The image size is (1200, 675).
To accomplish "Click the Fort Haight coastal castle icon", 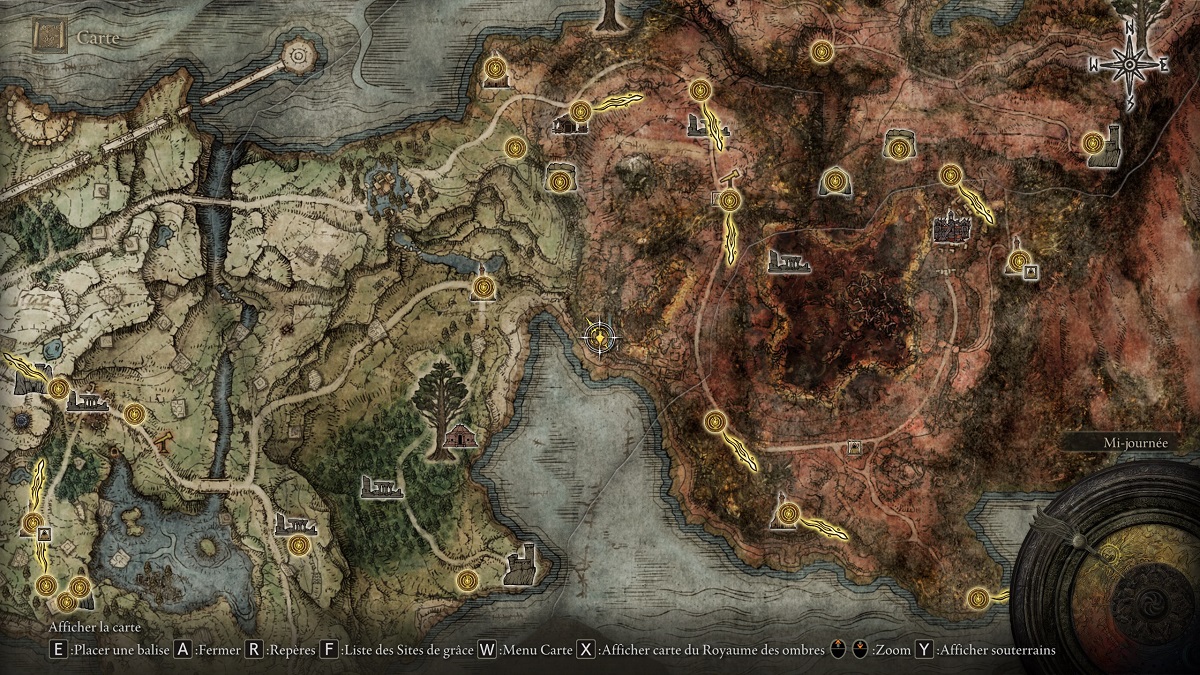I will pos(521,565).
